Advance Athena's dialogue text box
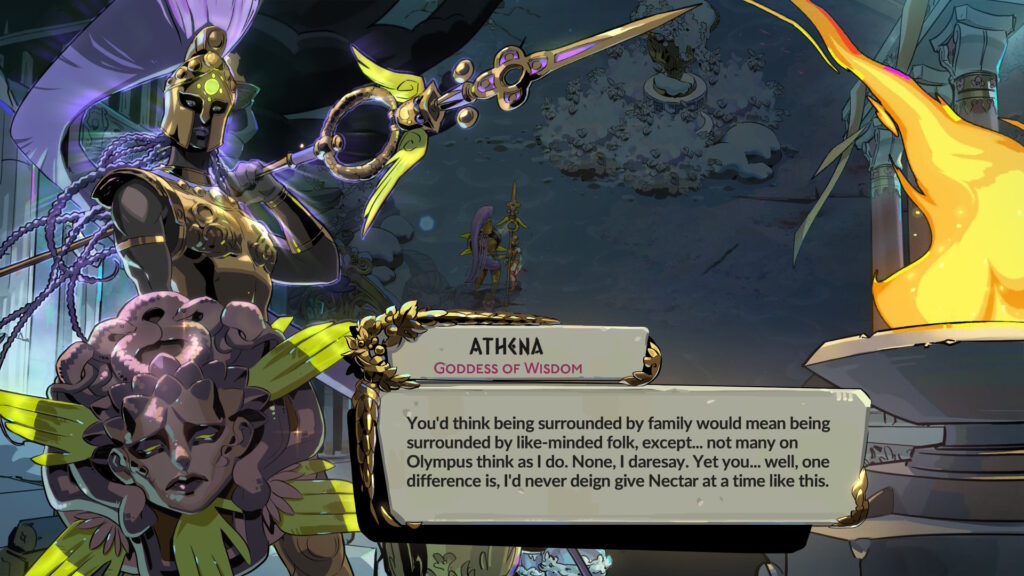Screen dimensions: 1024x576 pos(620,454)
